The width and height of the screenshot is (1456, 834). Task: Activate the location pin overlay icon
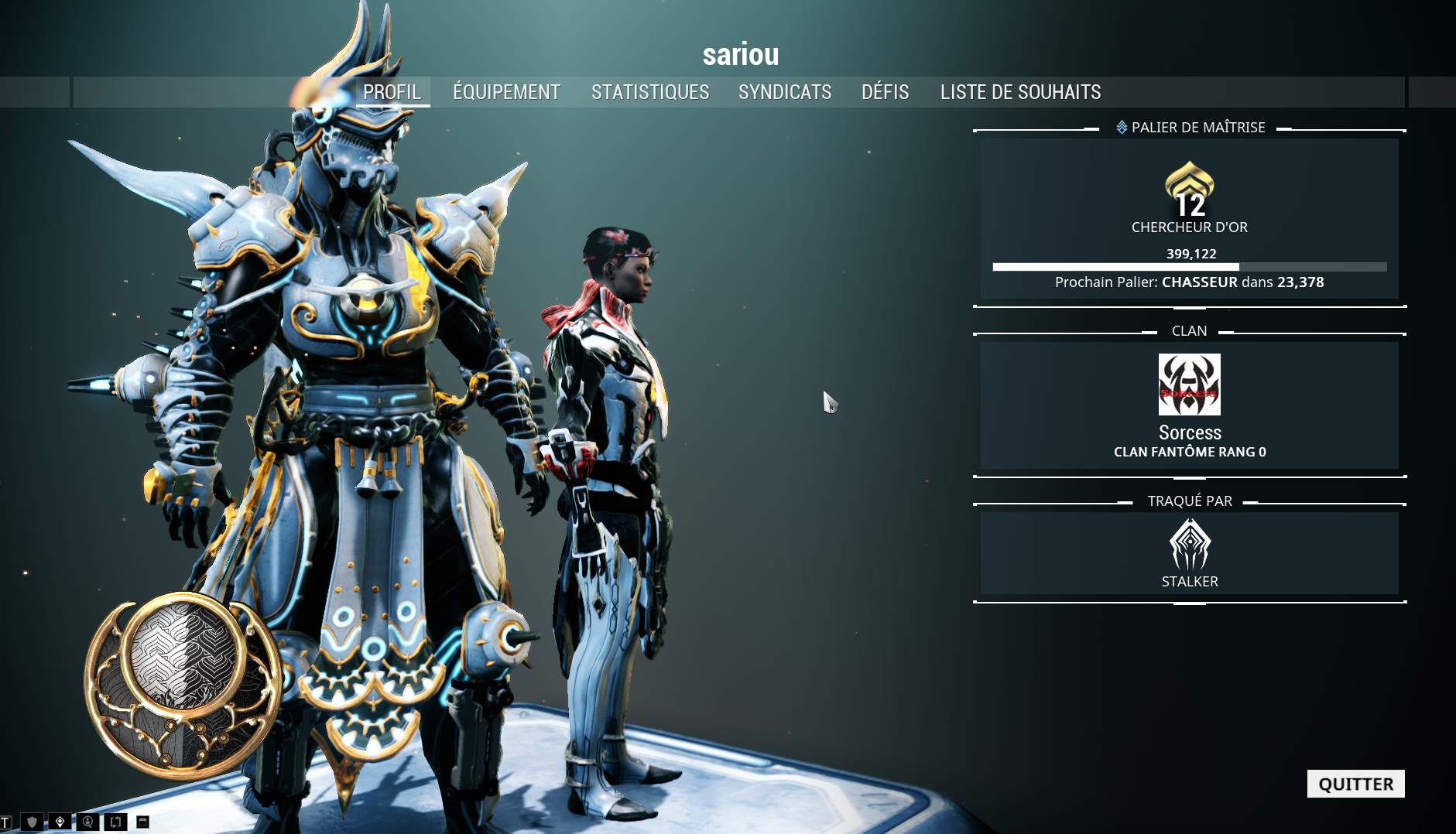click(60, 822)
